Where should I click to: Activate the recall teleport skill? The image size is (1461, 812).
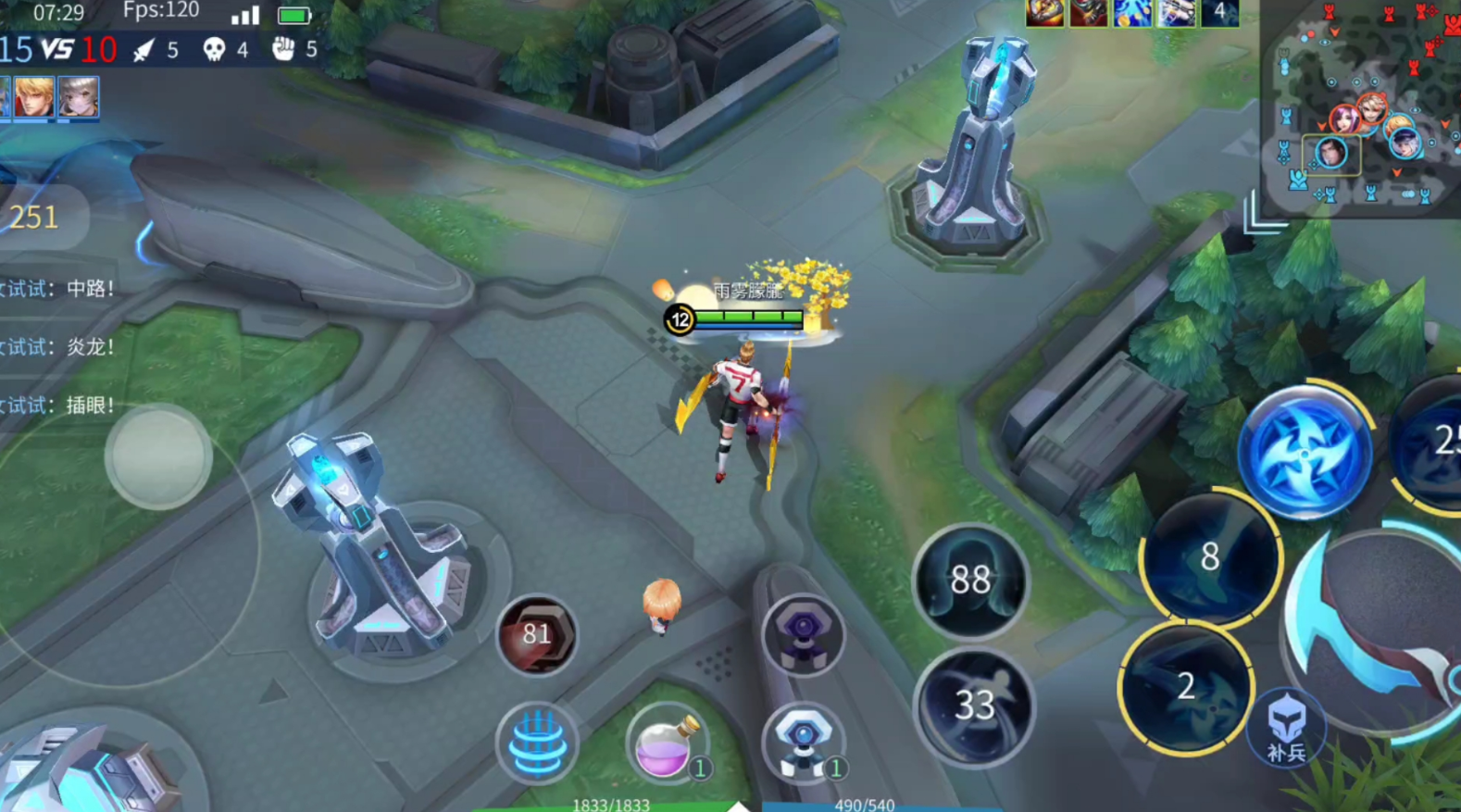tap(537, 743)
